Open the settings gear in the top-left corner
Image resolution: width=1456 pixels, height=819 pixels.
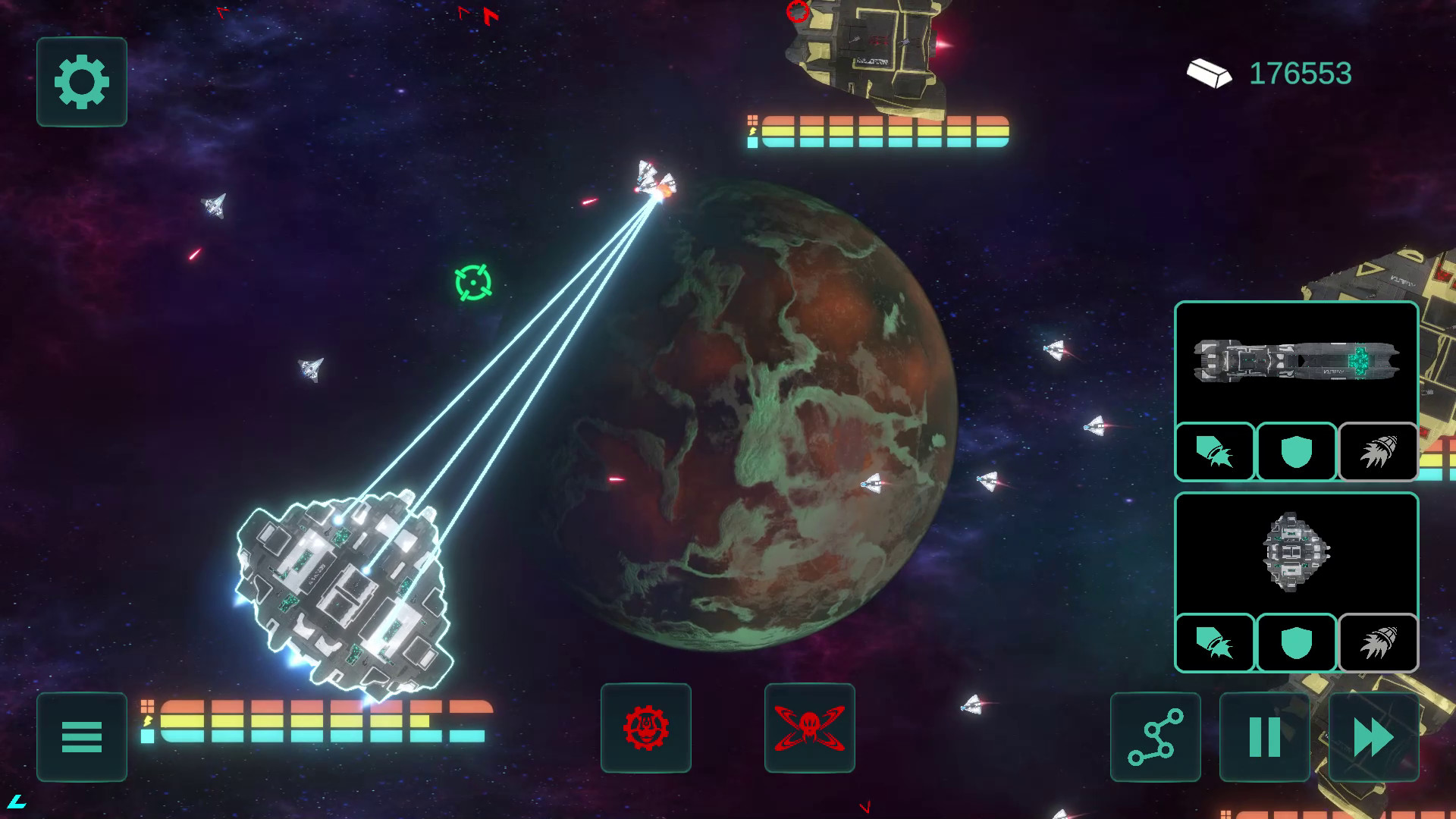(x=81, y=83)
